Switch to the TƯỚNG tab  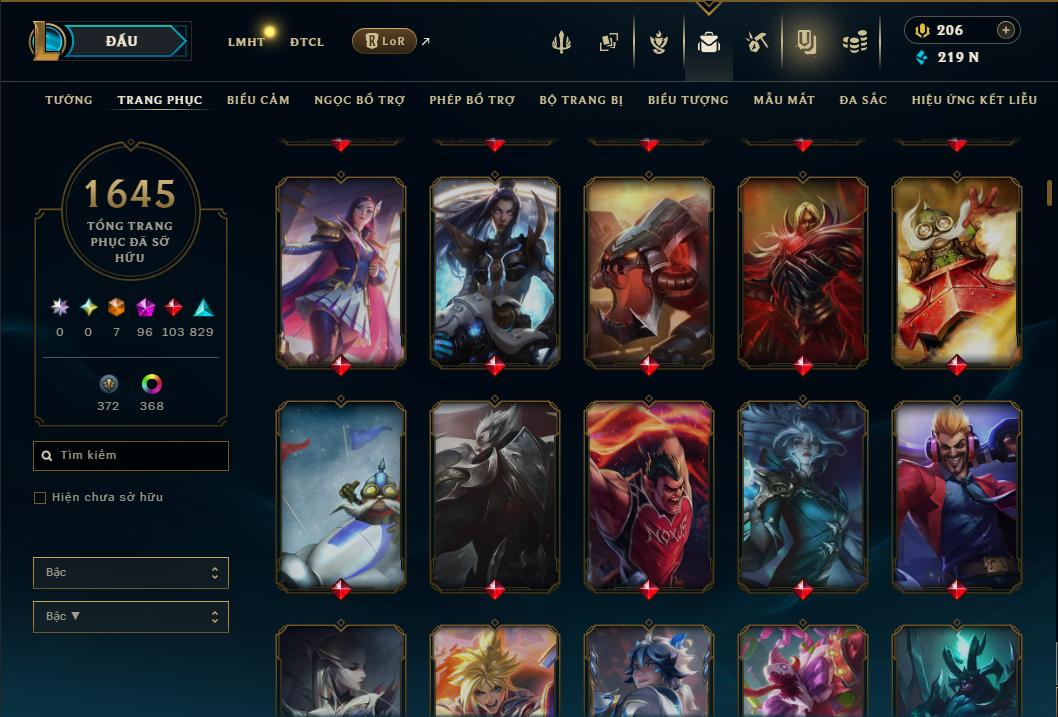coord(69,100)
